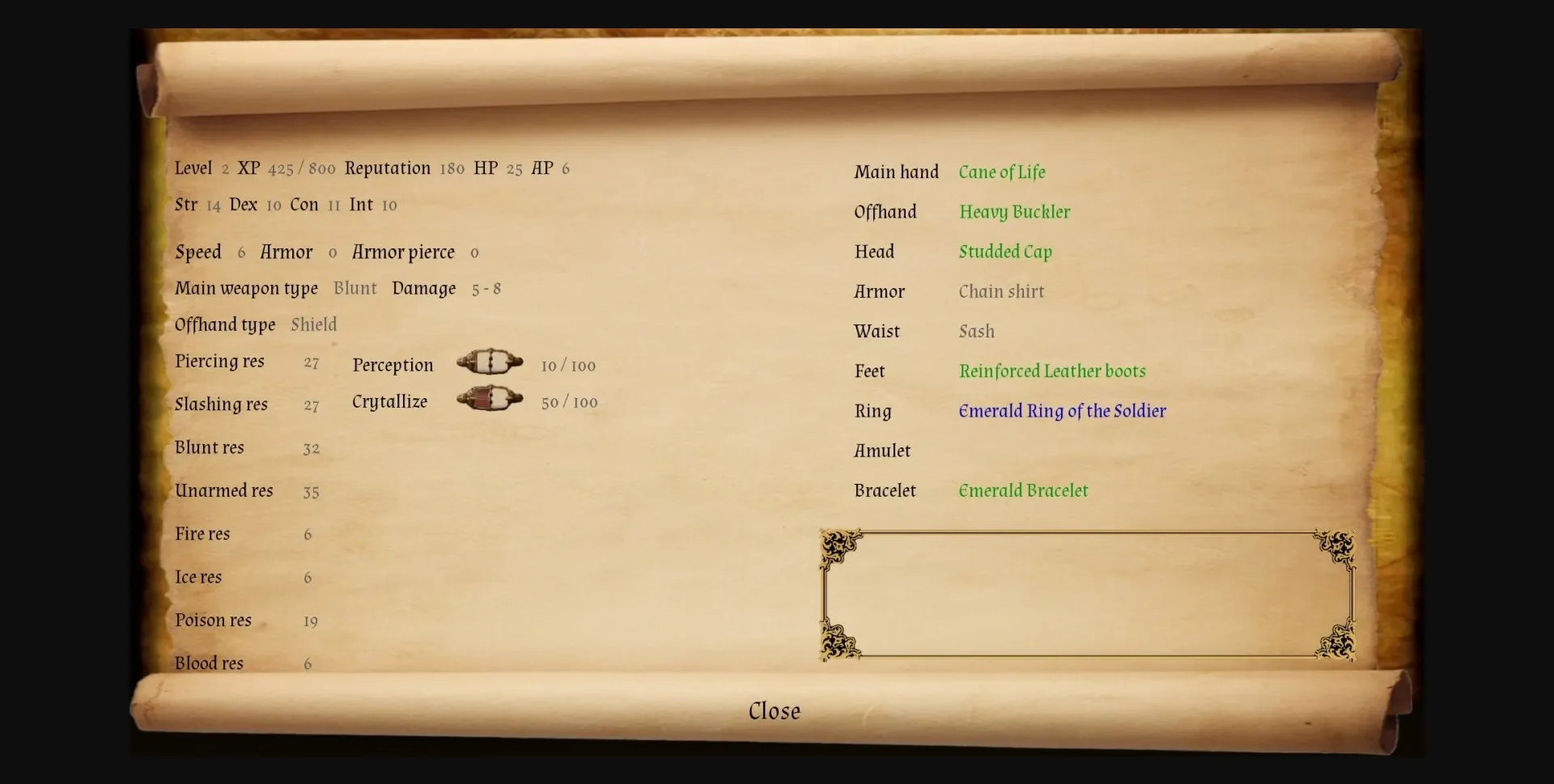Select the Heavy Buckler in the Offhand slot

click(x=1014, y=211)
